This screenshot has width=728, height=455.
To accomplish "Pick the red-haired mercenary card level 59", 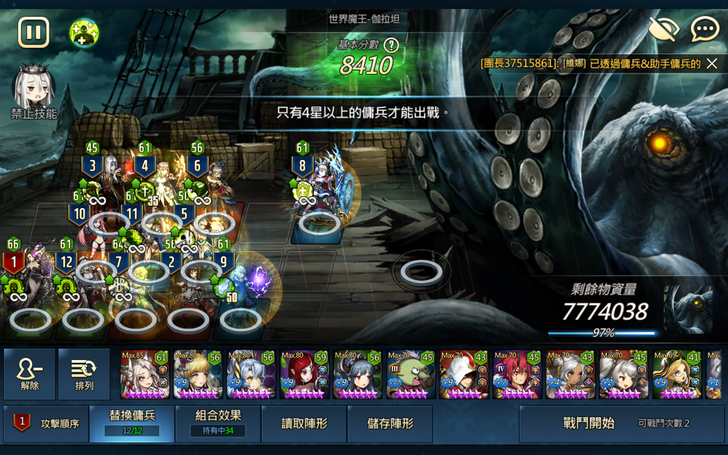I will coord(305,375).
